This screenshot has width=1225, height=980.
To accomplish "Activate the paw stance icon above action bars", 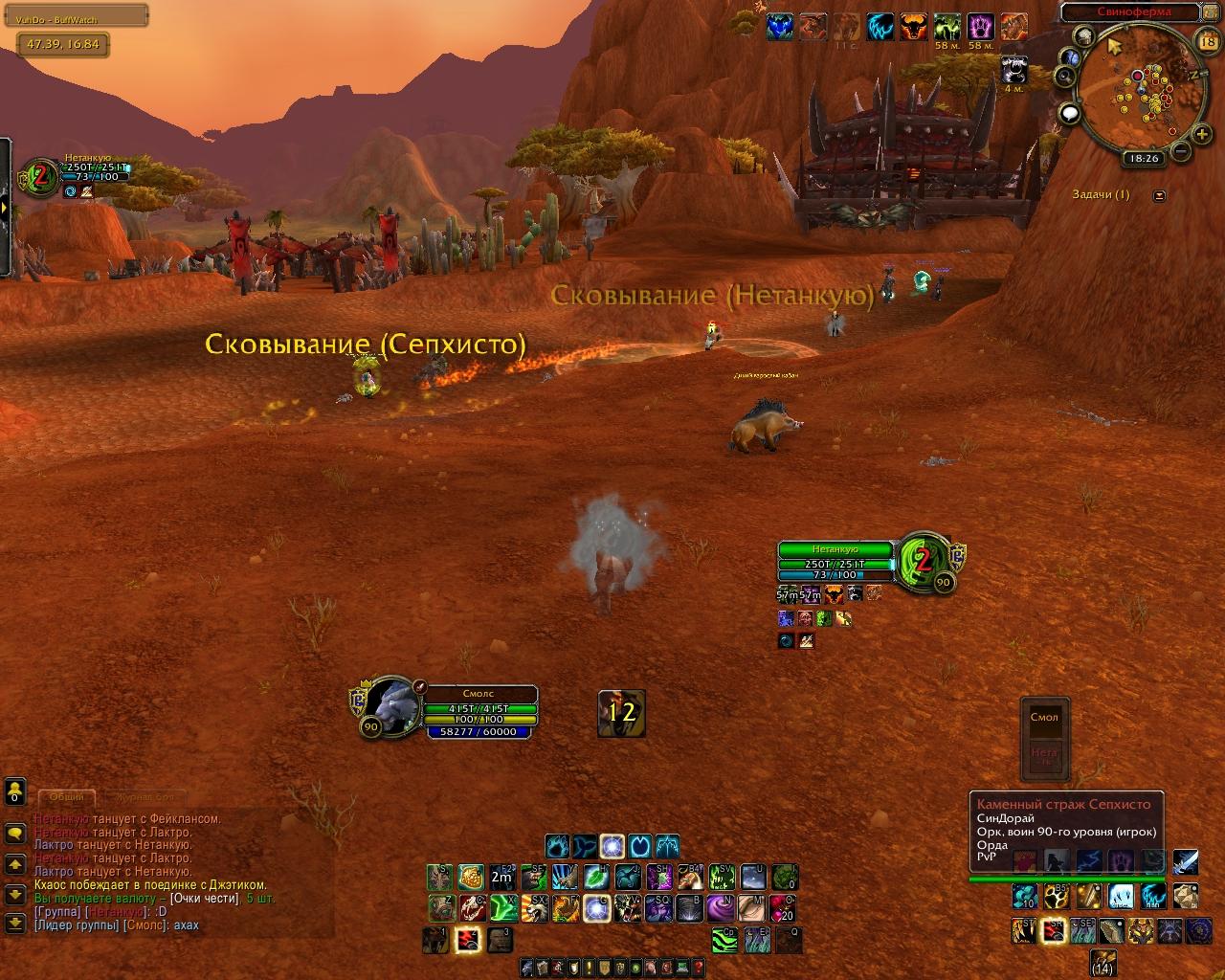I will click(x=558, y=846).
